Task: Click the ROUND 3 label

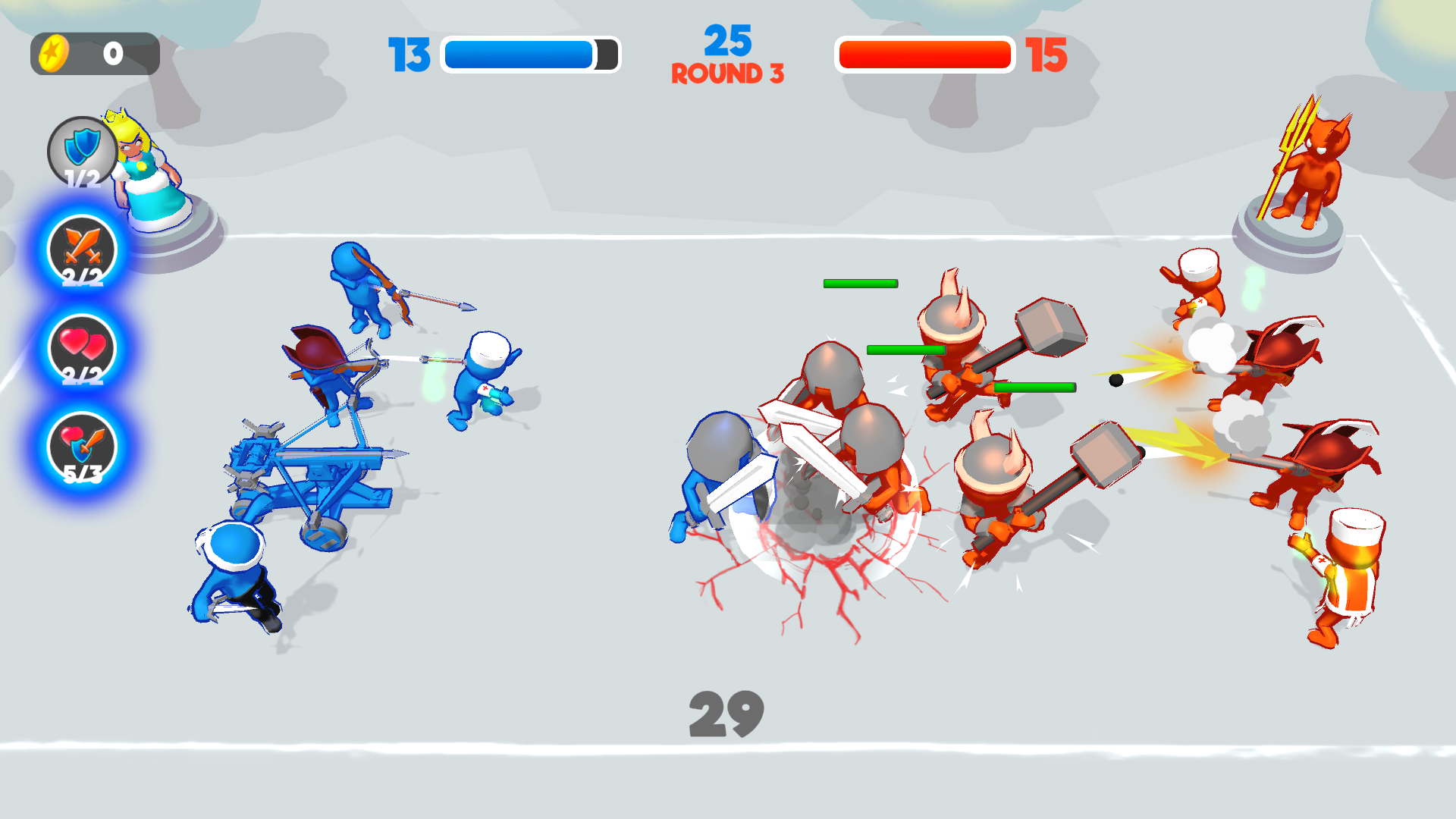Action: click(729, 74)
